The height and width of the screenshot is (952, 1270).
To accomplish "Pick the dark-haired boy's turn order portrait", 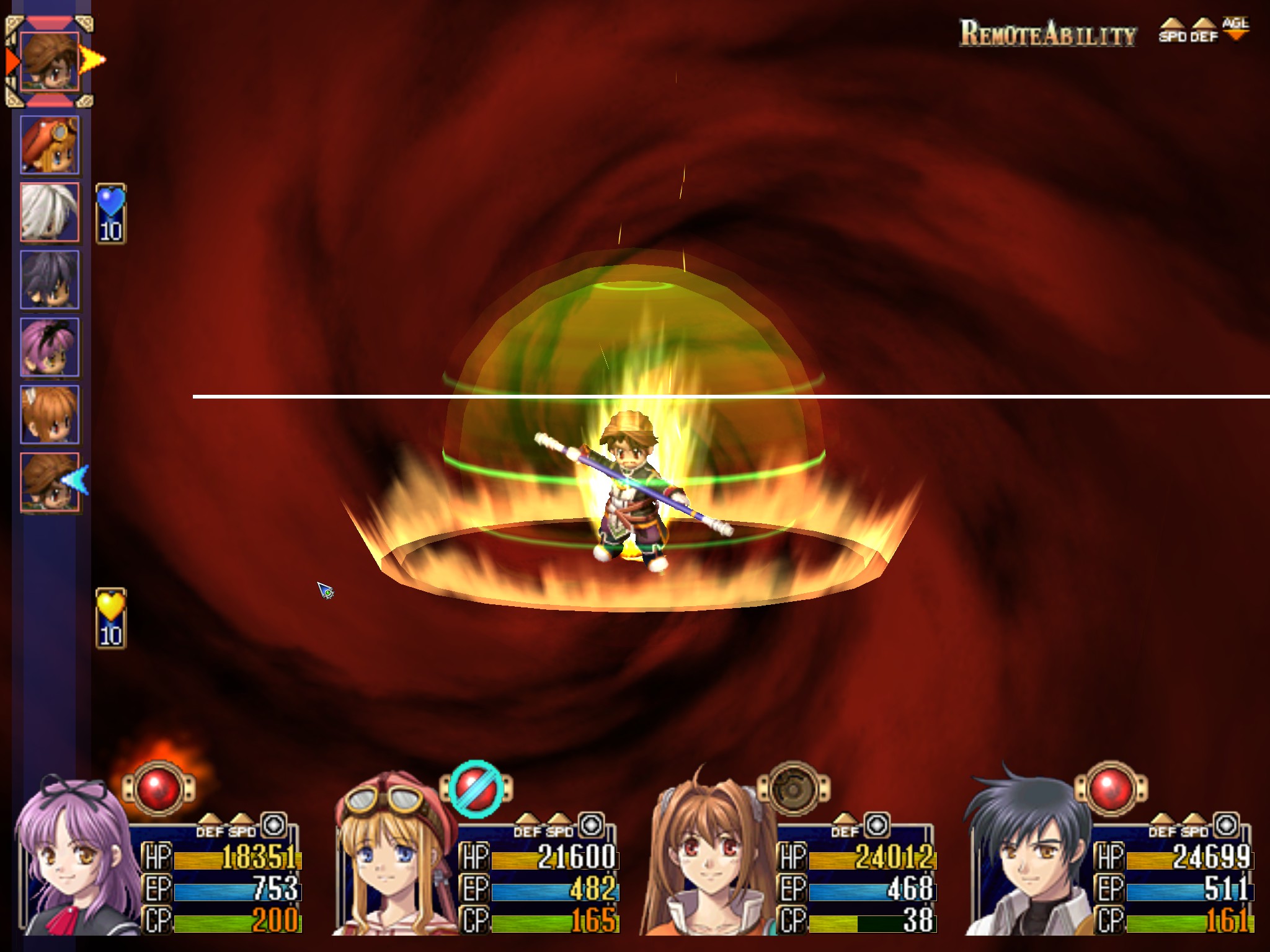I will point(50,280).
